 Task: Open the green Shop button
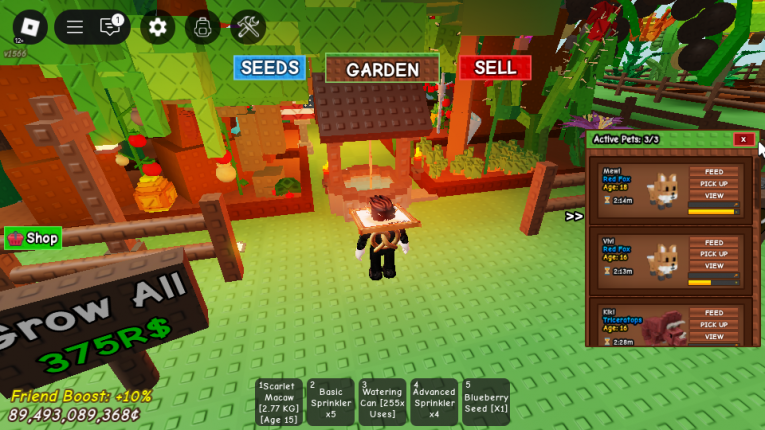(x=33, y=238)
